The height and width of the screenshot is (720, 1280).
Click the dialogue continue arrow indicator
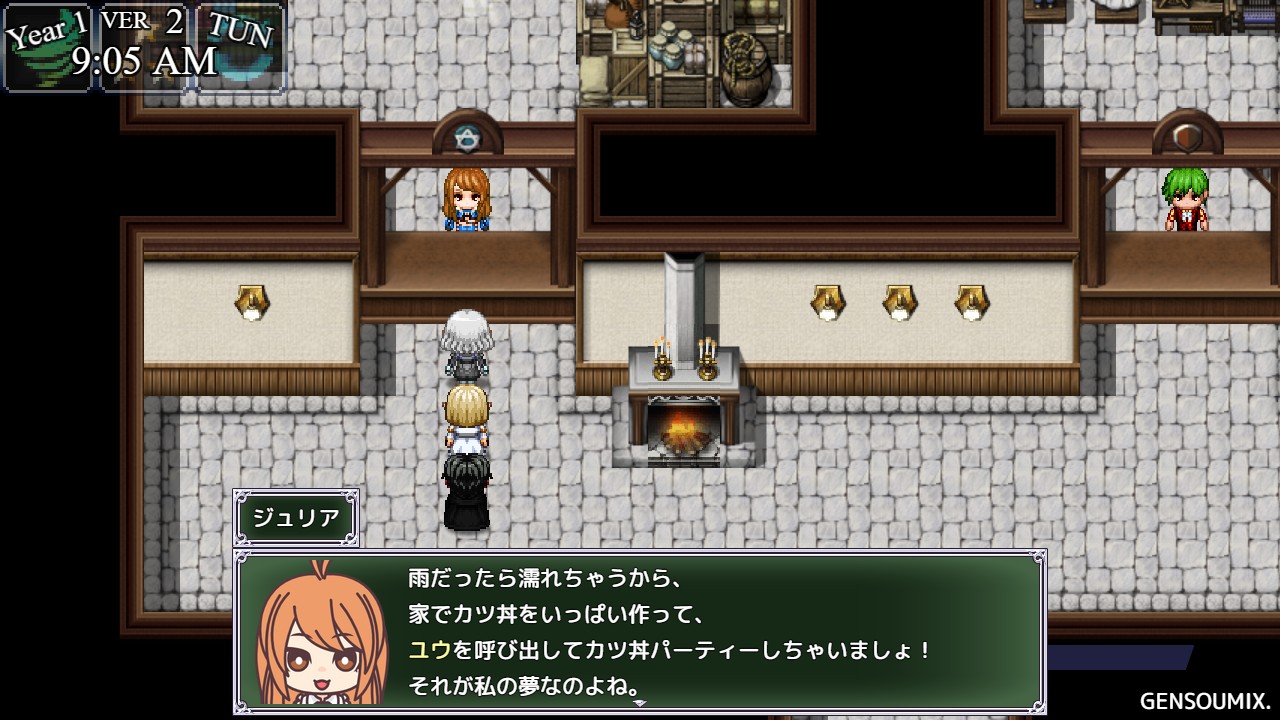[640, 703]
